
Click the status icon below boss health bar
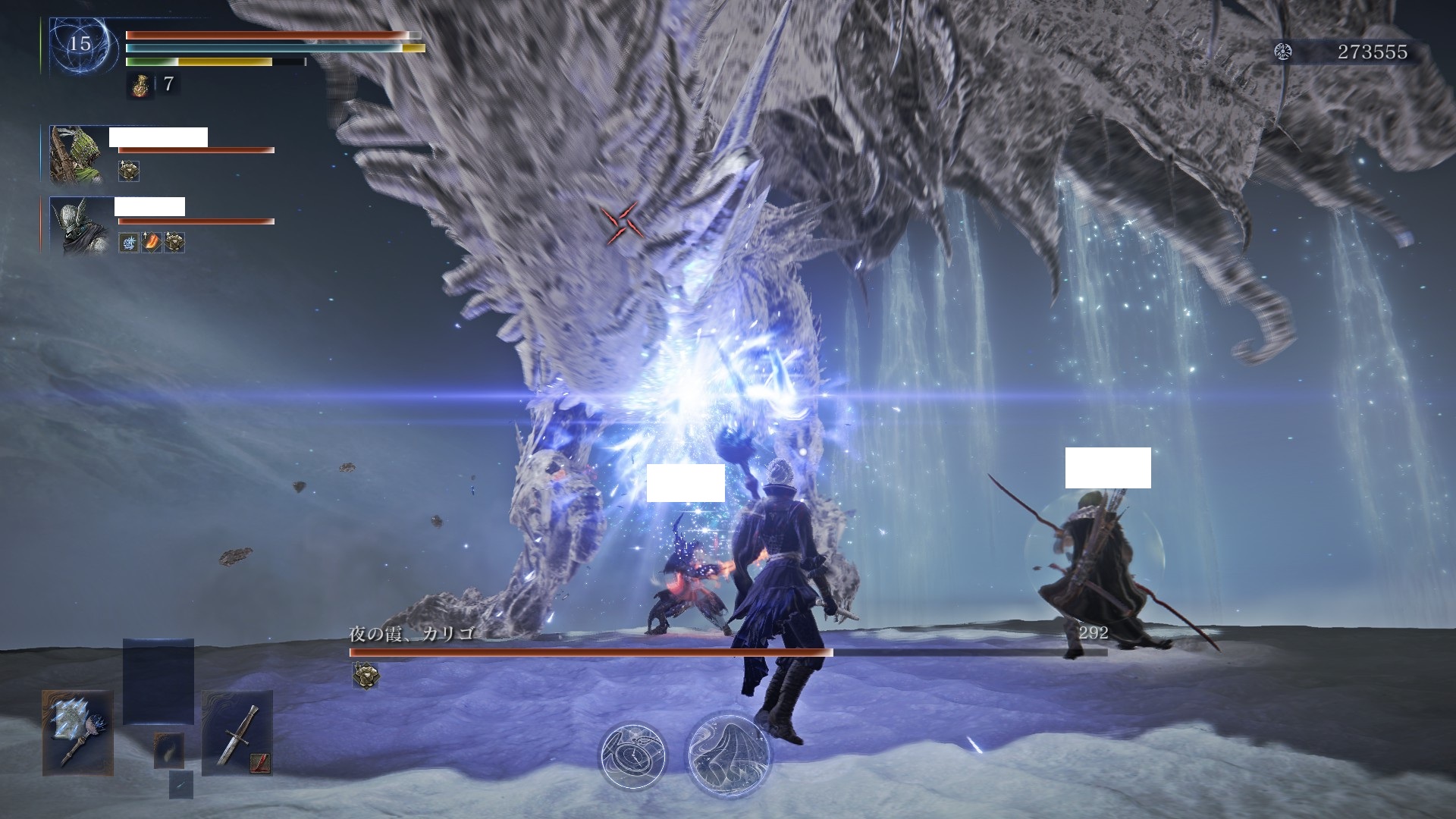click(x=366, y=675)
